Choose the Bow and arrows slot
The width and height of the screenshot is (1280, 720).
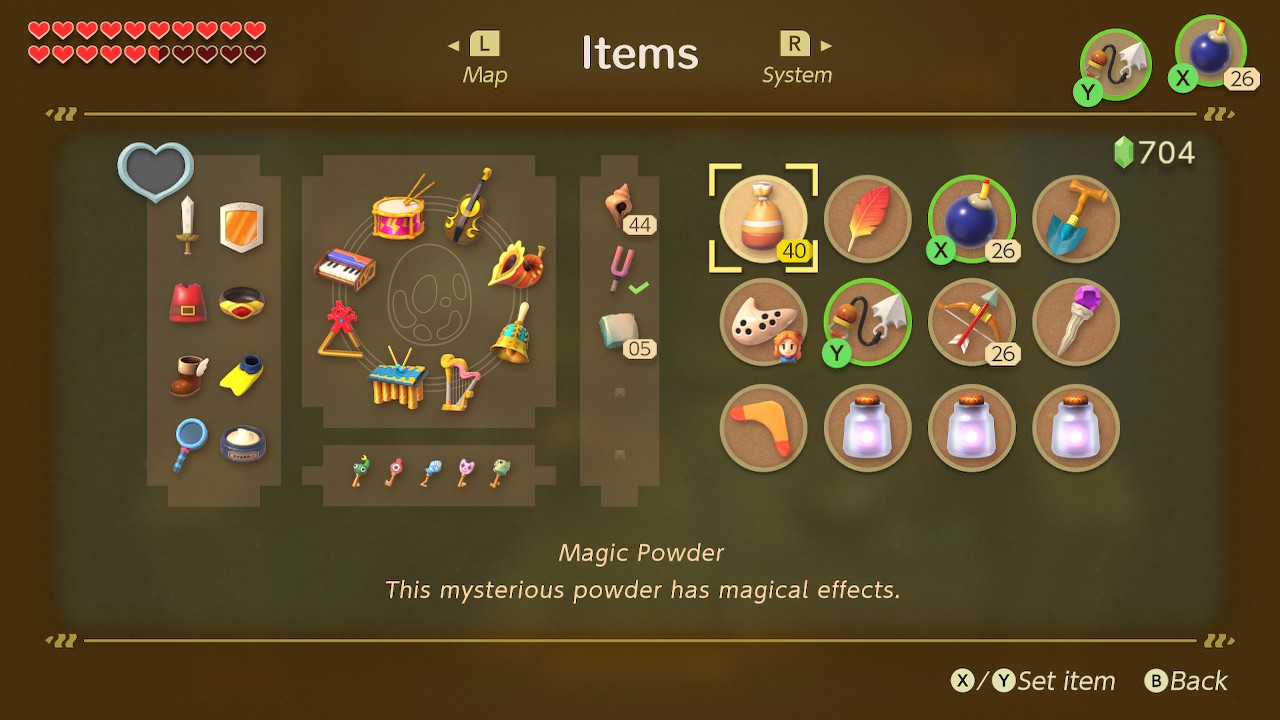coord(971,322)
